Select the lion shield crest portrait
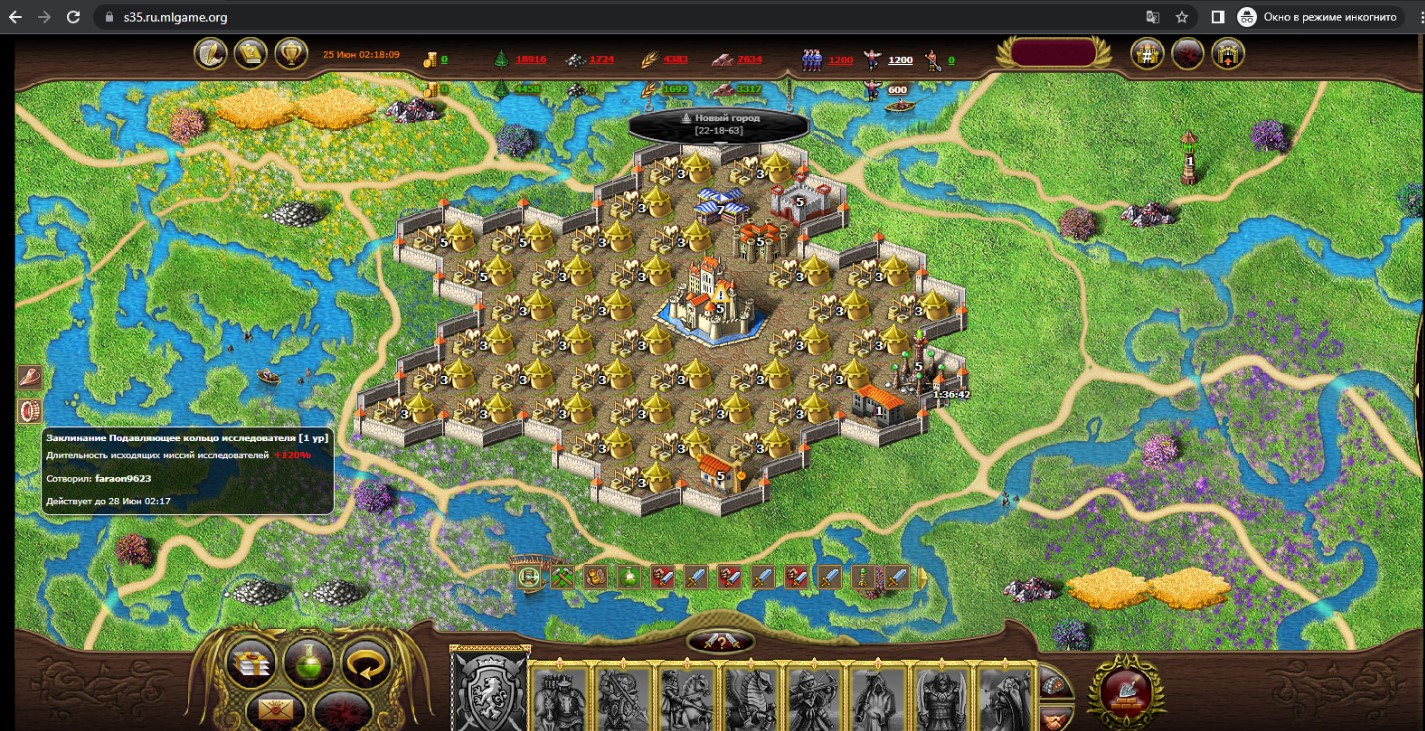 pyautogui.click(x=490, y=692)
